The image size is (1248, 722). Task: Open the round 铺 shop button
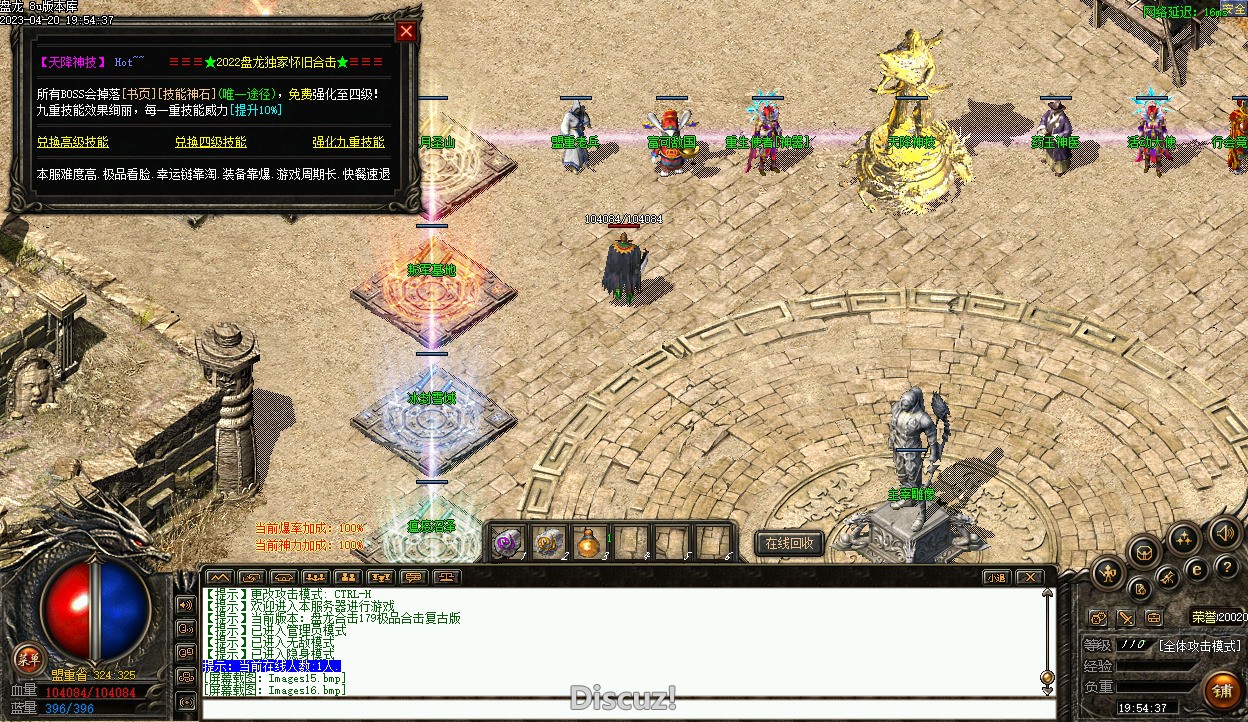pyautogui.click(x=1222, y=689)
